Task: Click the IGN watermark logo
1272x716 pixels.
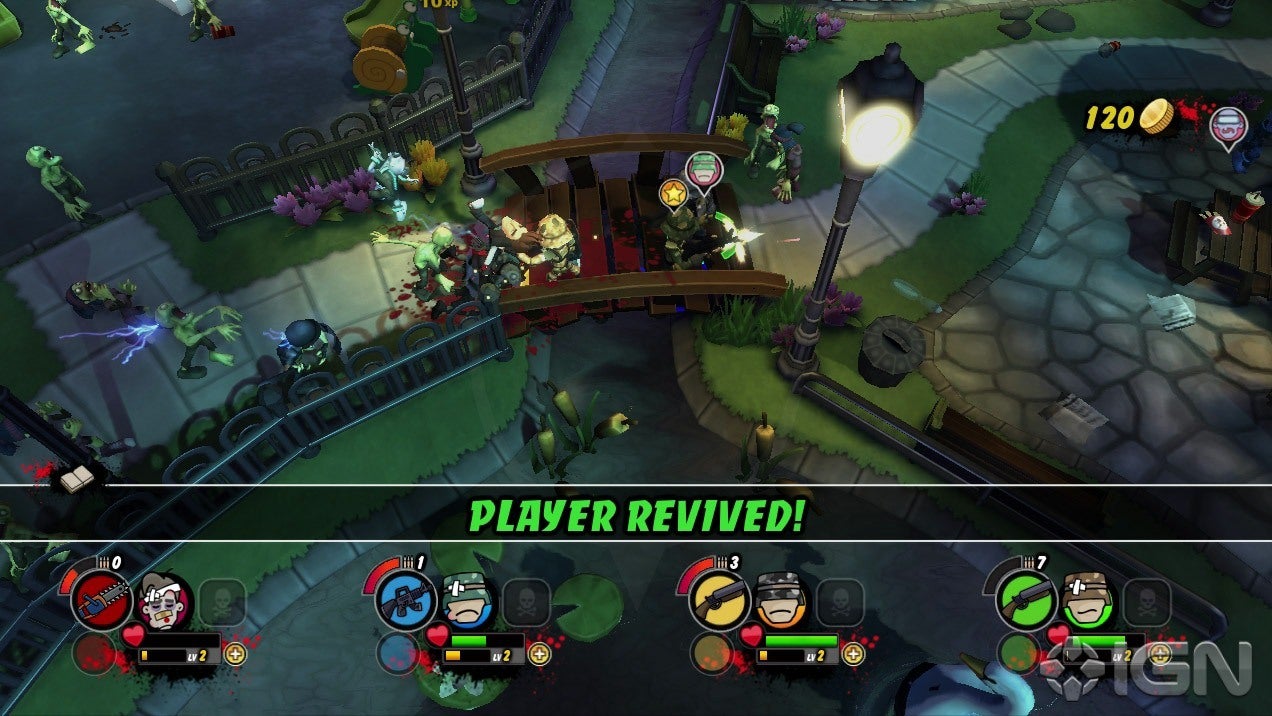Action: 1146,667
